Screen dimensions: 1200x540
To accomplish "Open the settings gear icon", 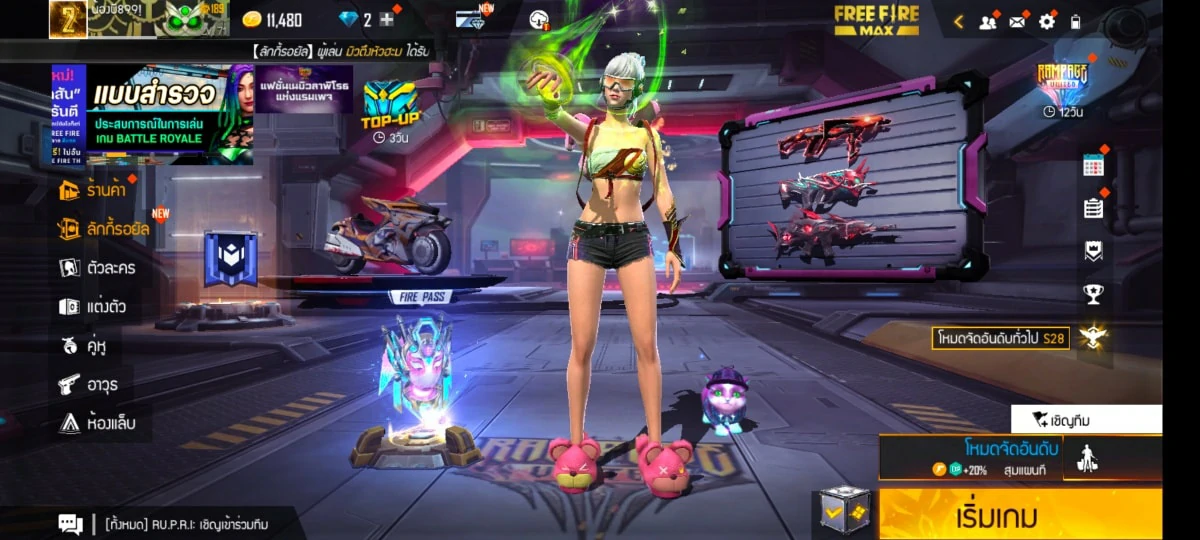I will (1047, 21).
